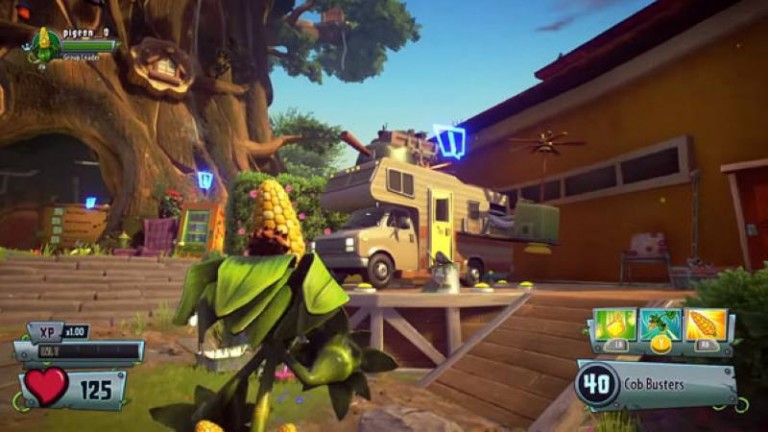768x432 pixels.
Task: Trigger the Shuck Shot corn cob ability
Action: (705, 325)
